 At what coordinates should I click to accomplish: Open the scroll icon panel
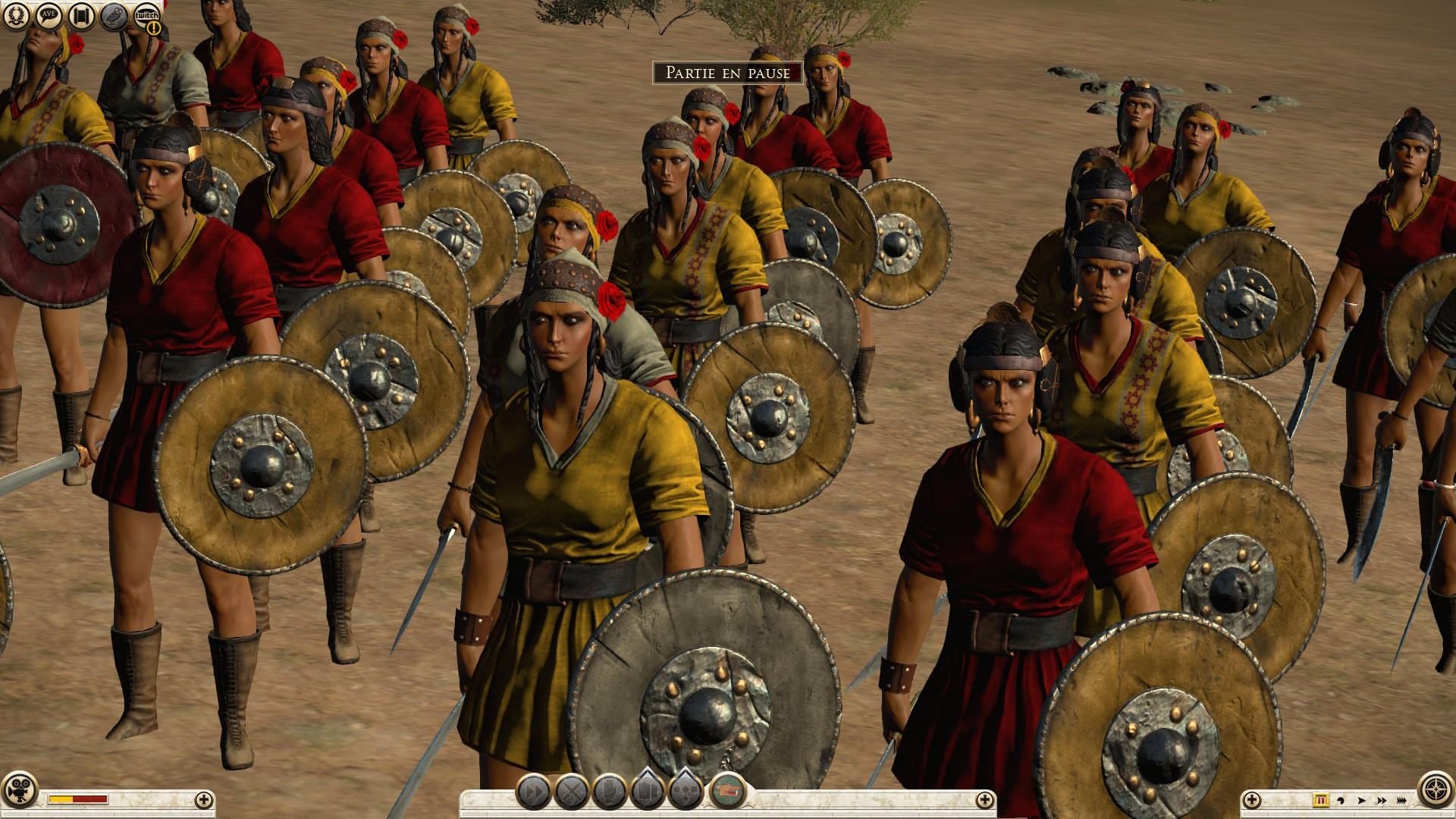(x=81, y=16)
